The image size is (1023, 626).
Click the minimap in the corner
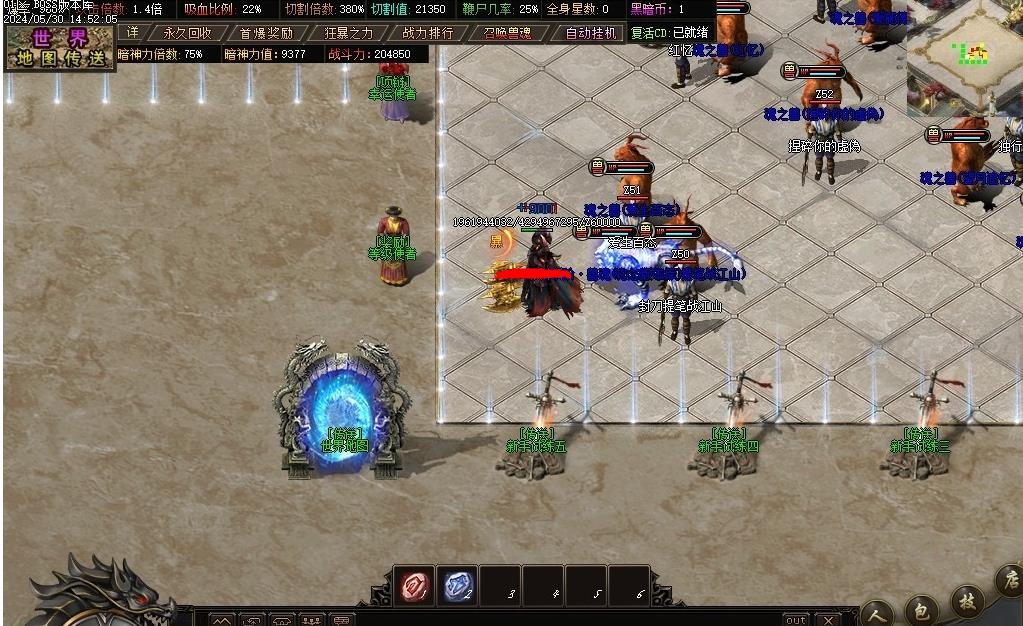[964, 58]
